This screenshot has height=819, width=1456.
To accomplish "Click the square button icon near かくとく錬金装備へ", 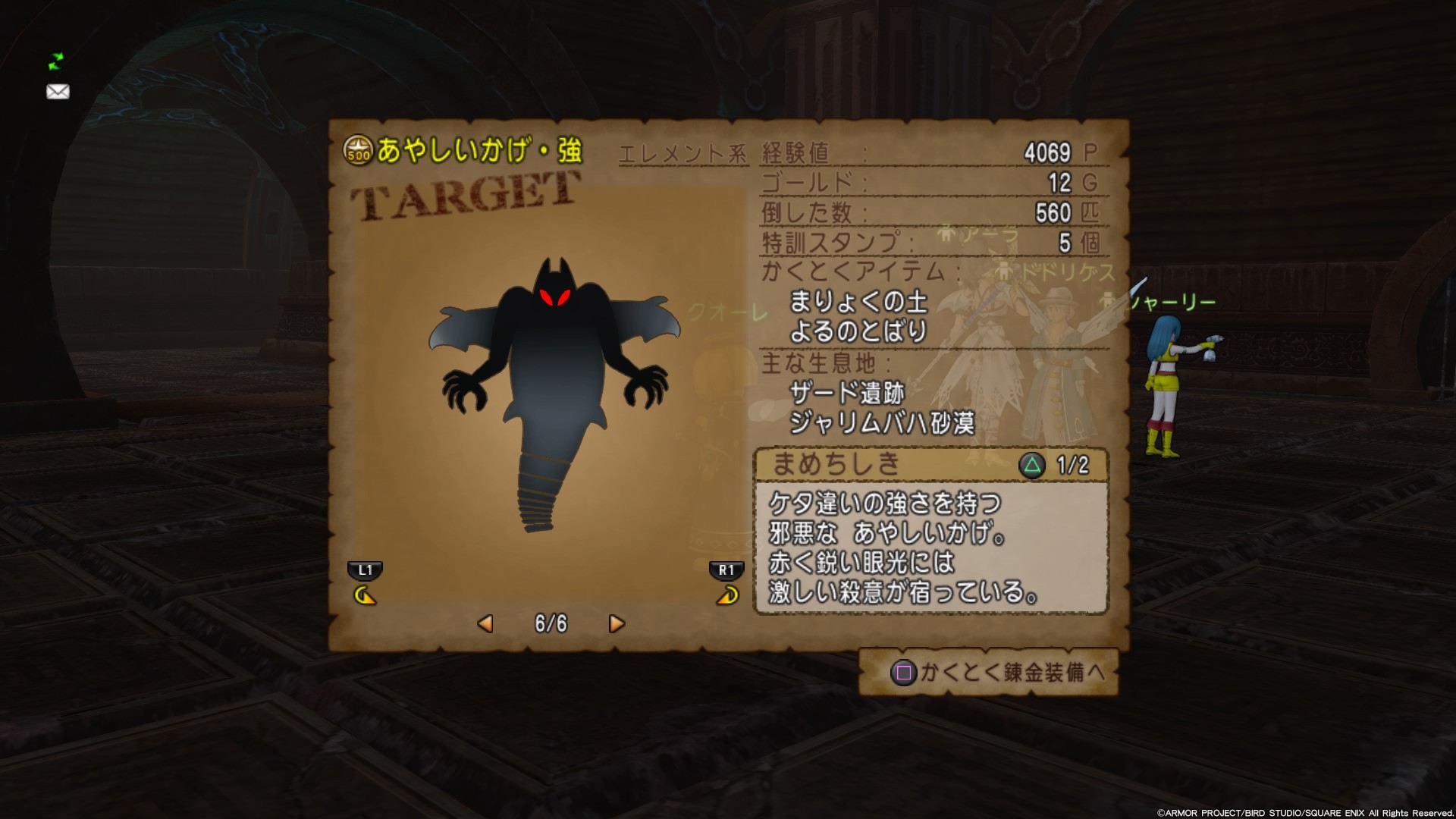I will coord(905,672).
